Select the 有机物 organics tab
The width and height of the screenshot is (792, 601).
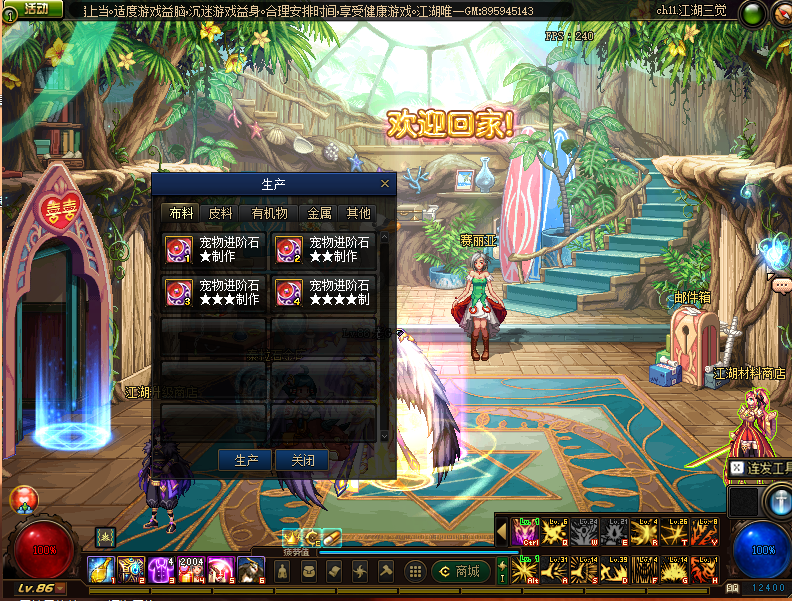click(x=269, y=213)
